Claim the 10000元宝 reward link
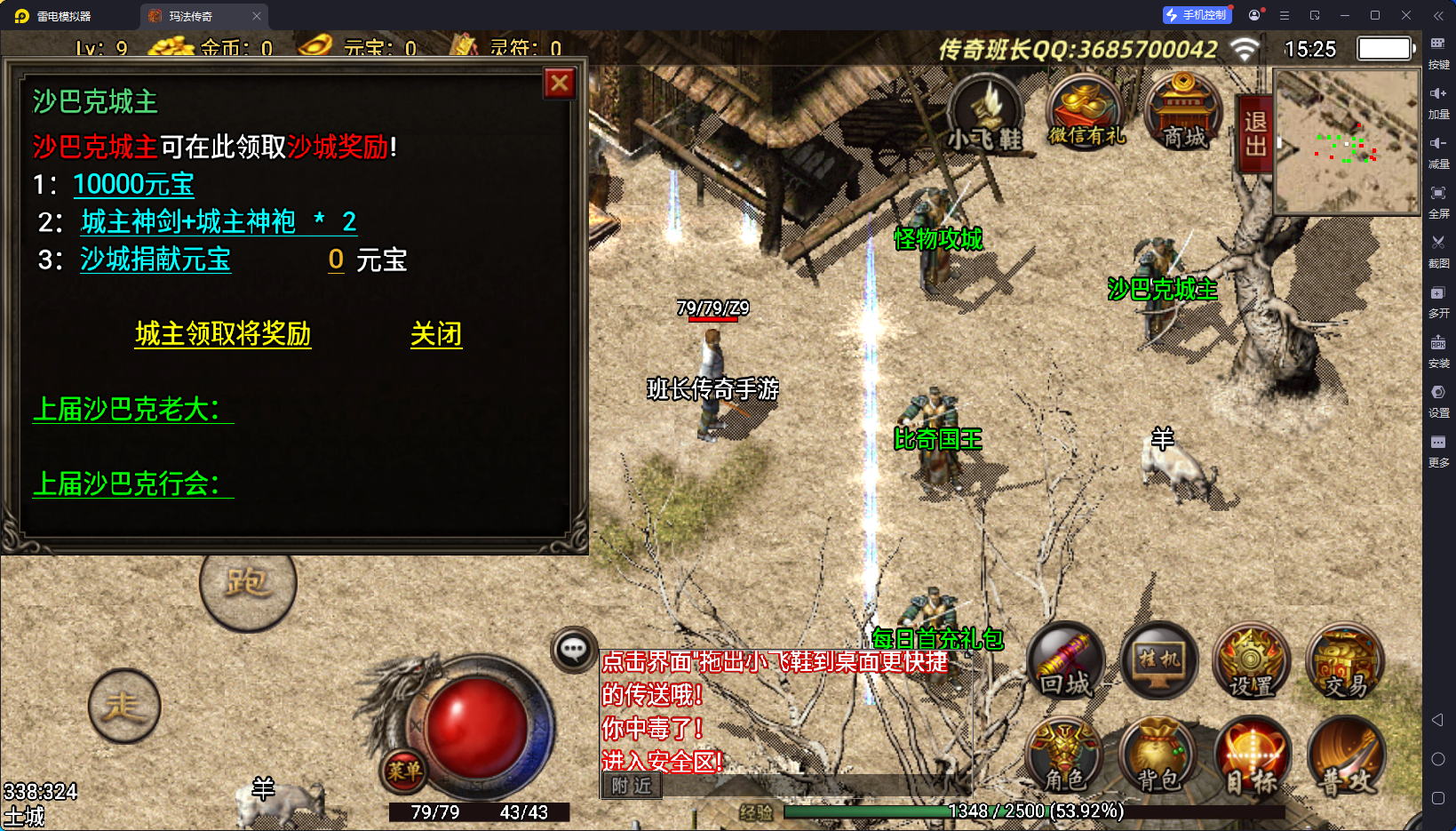1456x831 pixels. (x=133, y=185)
